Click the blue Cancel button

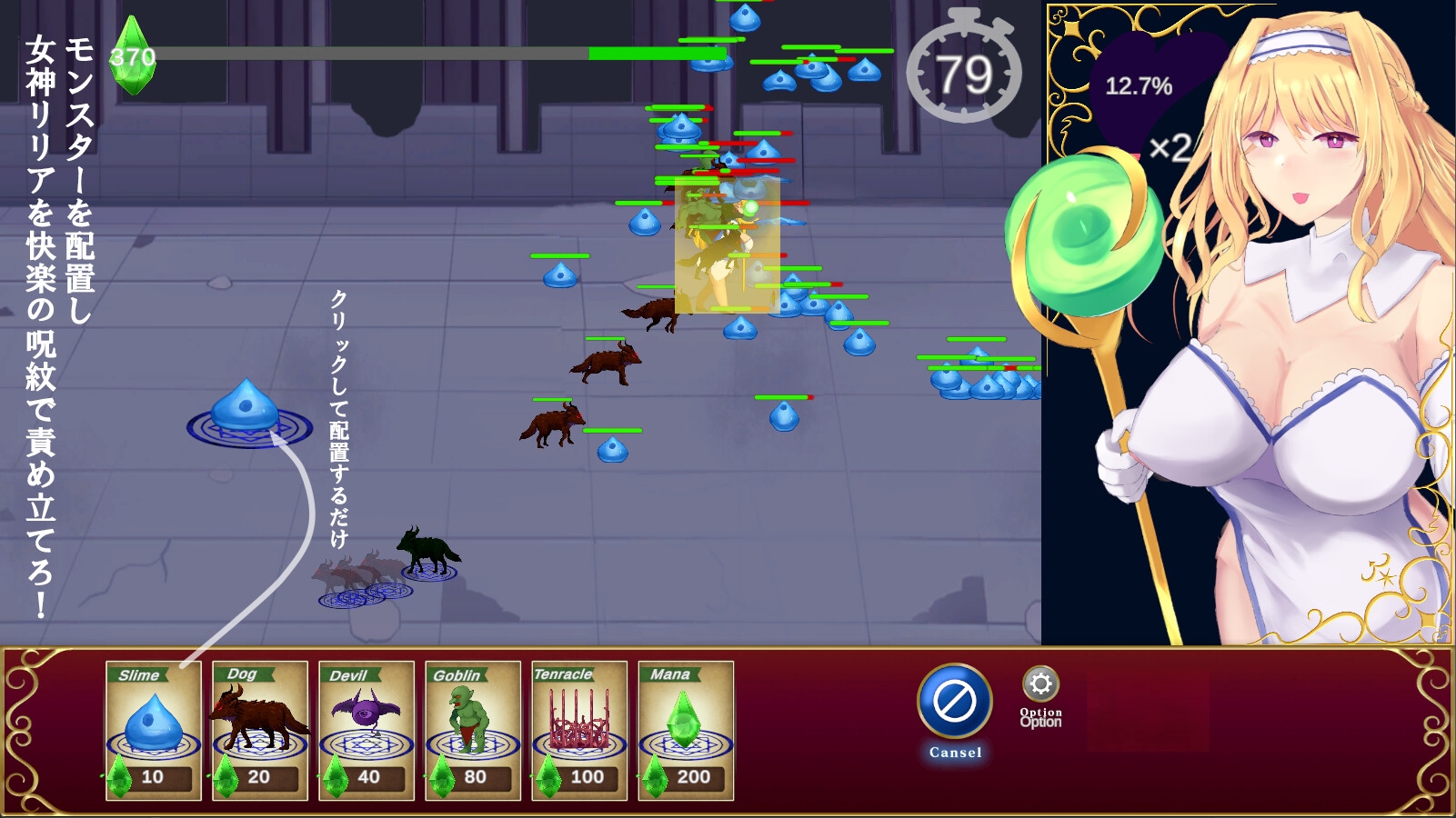[x=954, y=702]
